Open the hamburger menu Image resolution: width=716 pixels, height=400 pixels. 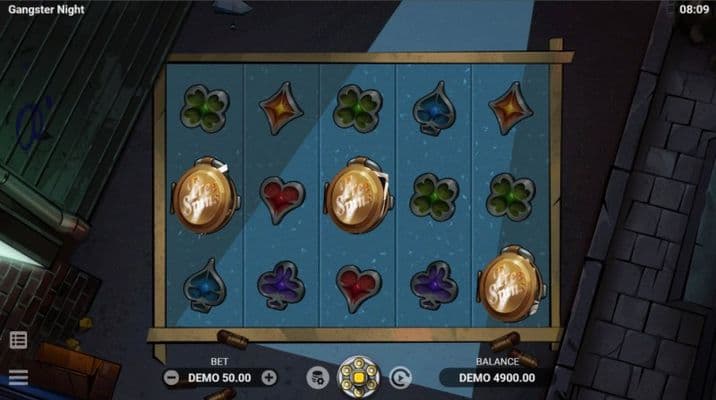18,377
